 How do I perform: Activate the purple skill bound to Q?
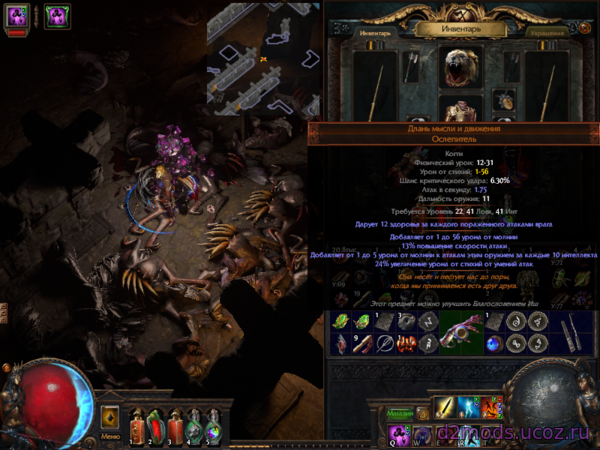(398, 433)
